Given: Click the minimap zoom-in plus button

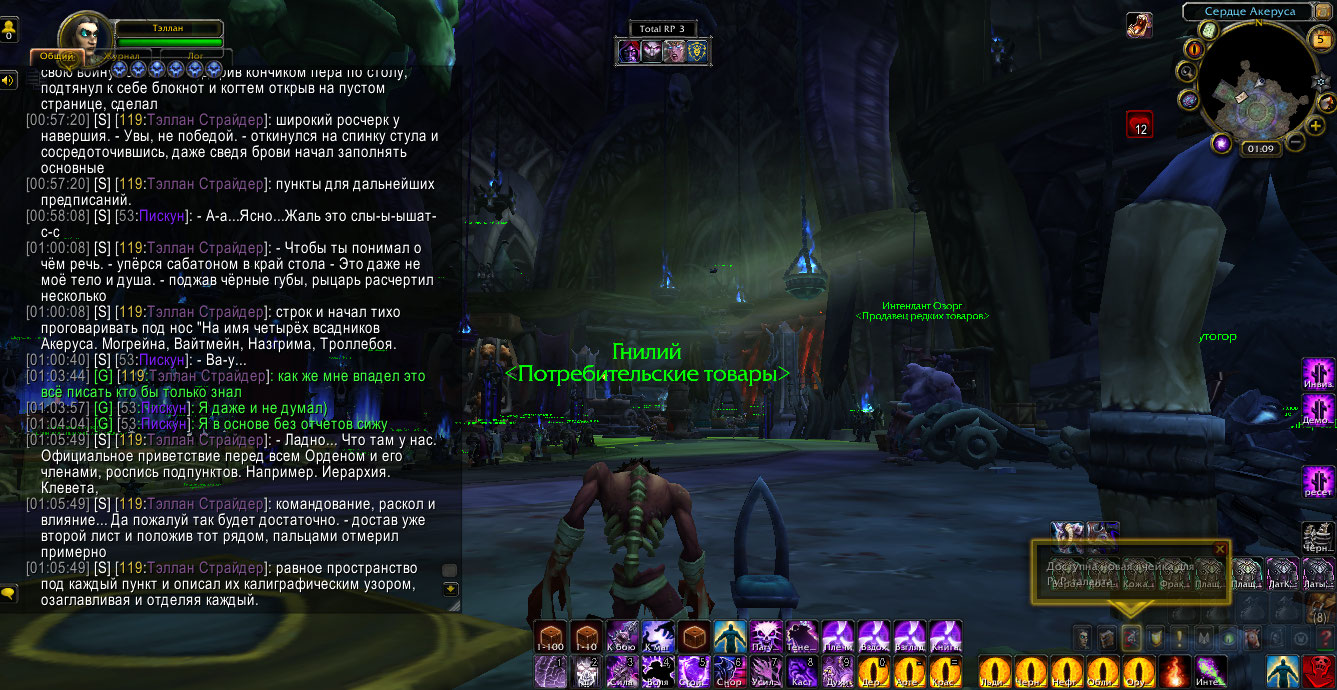Looking at the screenshot, I should 1316,125.
